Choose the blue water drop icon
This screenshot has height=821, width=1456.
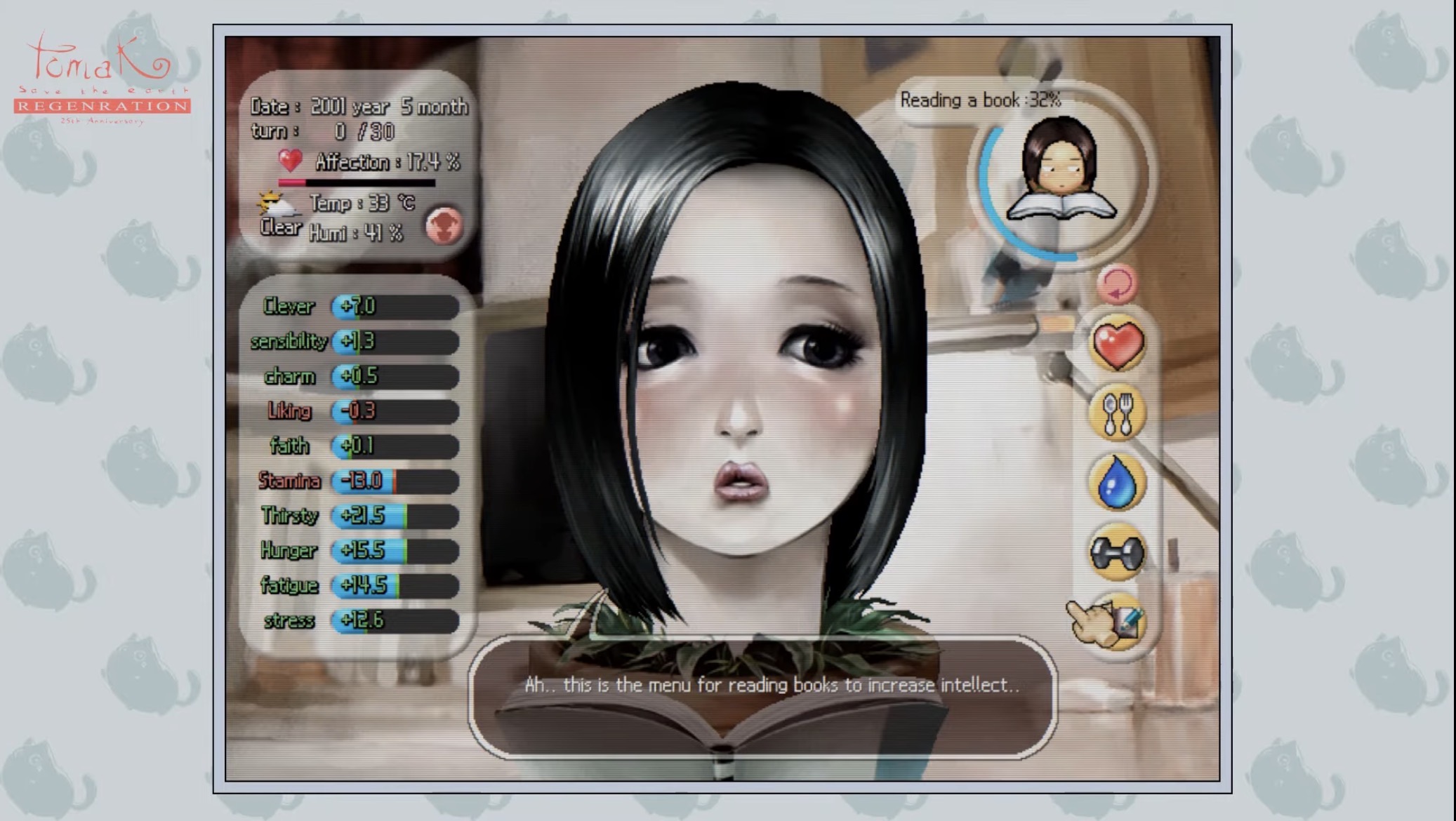tap(1117, 483)
